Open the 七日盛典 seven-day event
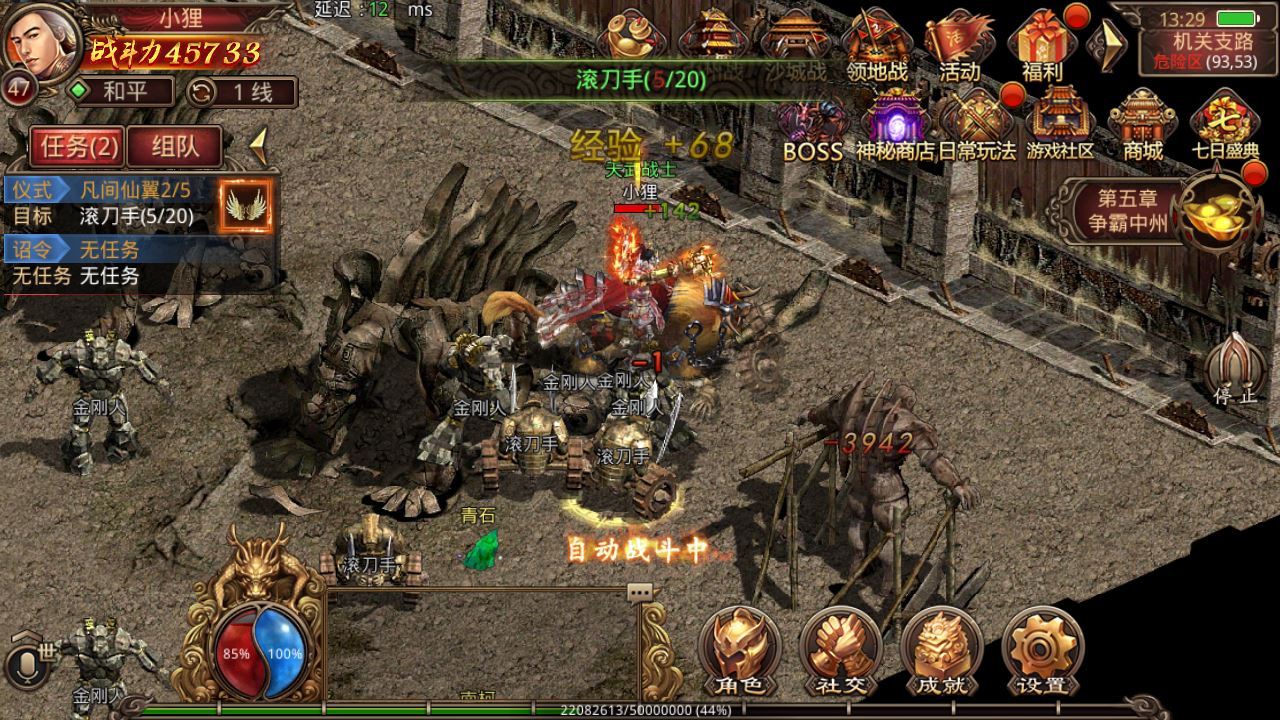 [1224, 125]
